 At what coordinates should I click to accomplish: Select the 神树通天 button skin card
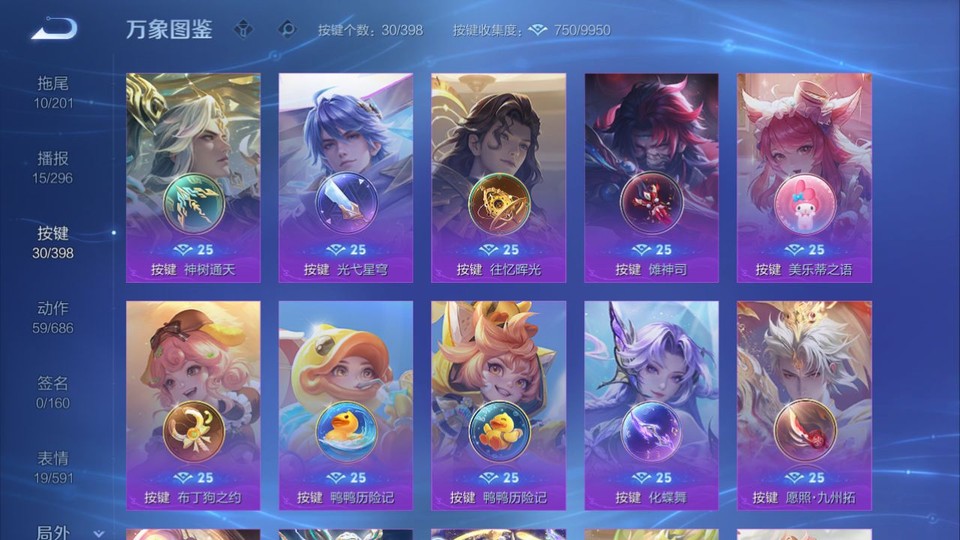[x=193, y=178]
